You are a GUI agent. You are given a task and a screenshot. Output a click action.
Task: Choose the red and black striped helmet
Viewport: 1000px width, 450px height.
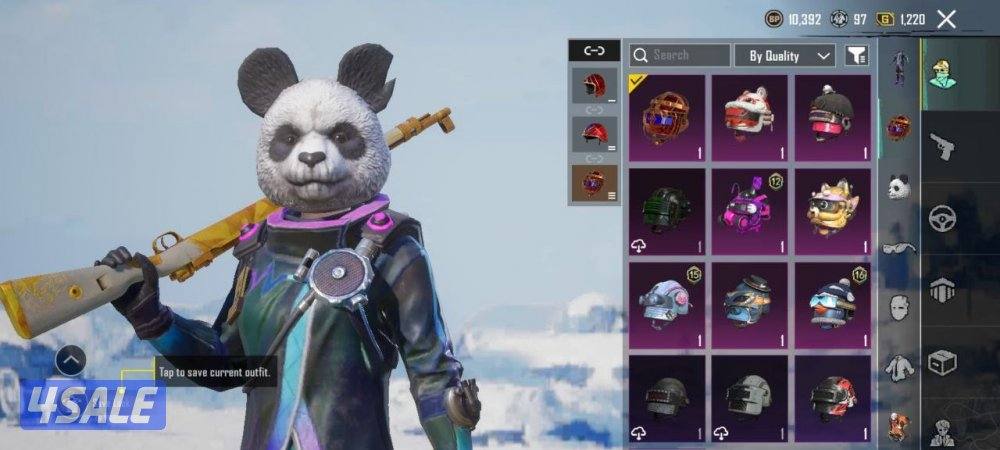tap(832, 397)
